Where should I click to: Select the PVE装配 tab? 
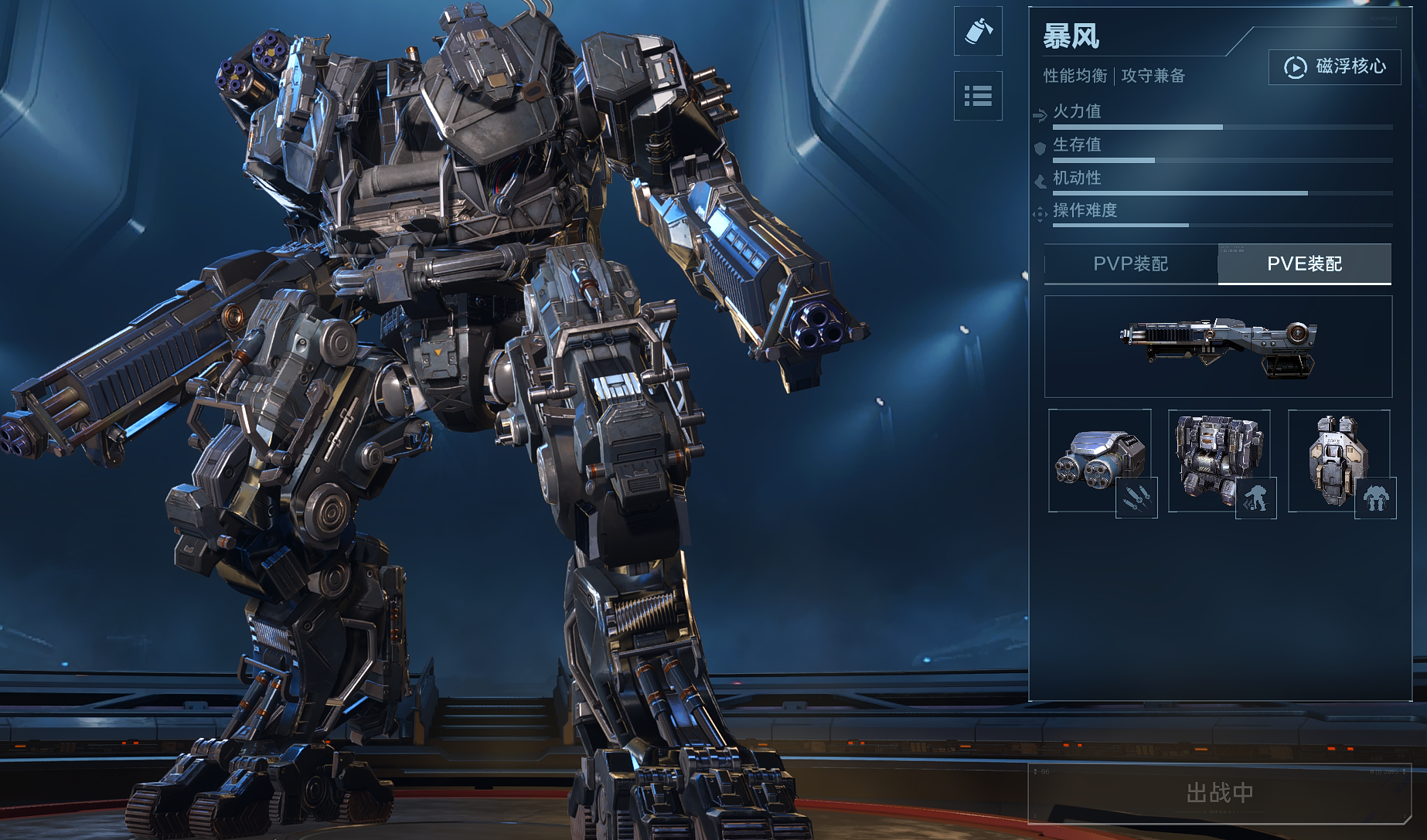1304,264
